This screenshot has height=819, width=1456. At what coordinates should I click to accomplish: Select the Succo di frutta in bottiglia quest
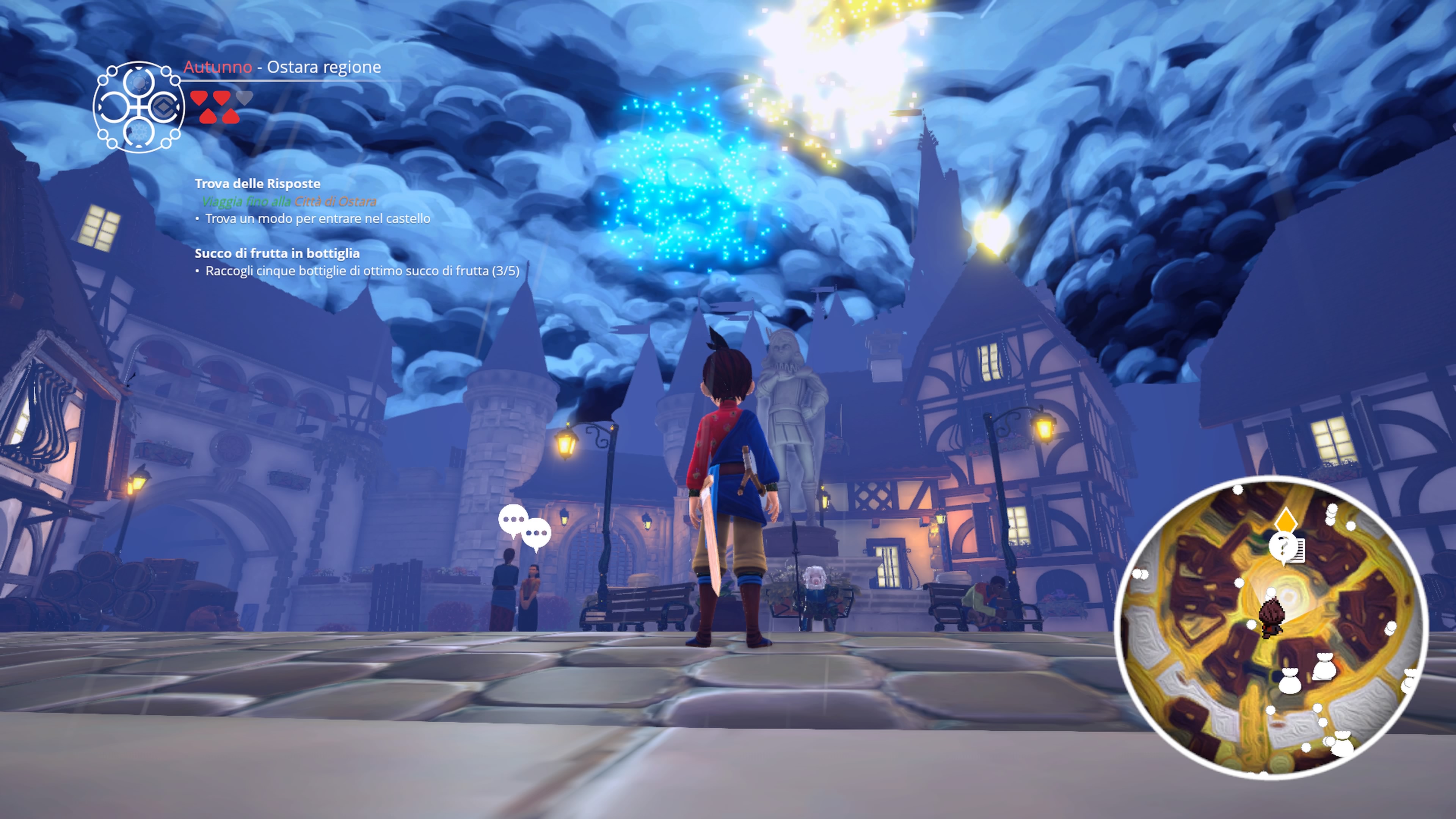[277, 254]
